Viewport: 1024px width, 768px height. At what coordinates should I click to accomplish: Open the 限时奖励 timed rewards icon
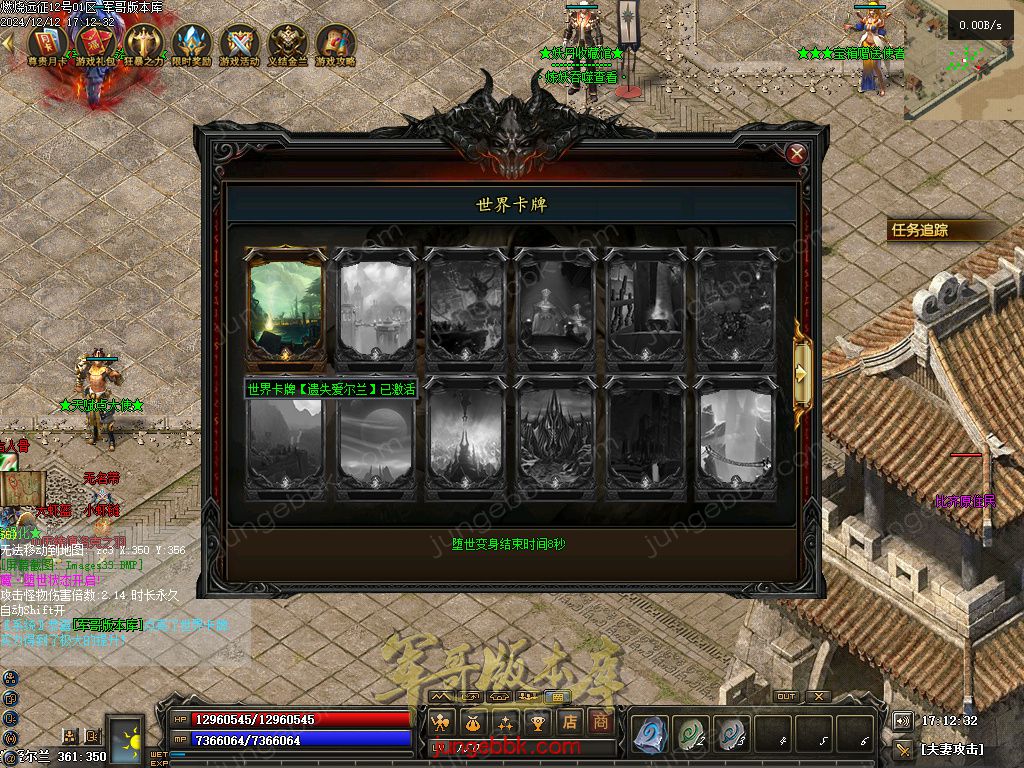(191, 44)
